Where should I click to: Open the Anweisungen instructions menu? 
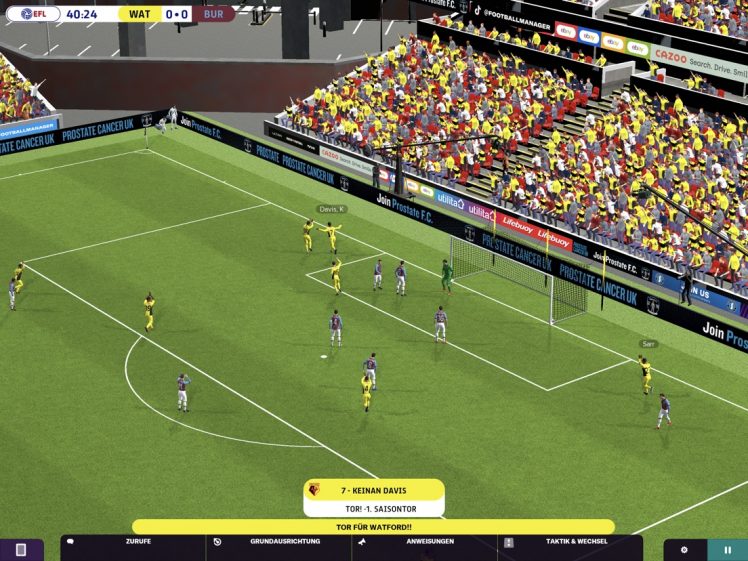[425, 541]
